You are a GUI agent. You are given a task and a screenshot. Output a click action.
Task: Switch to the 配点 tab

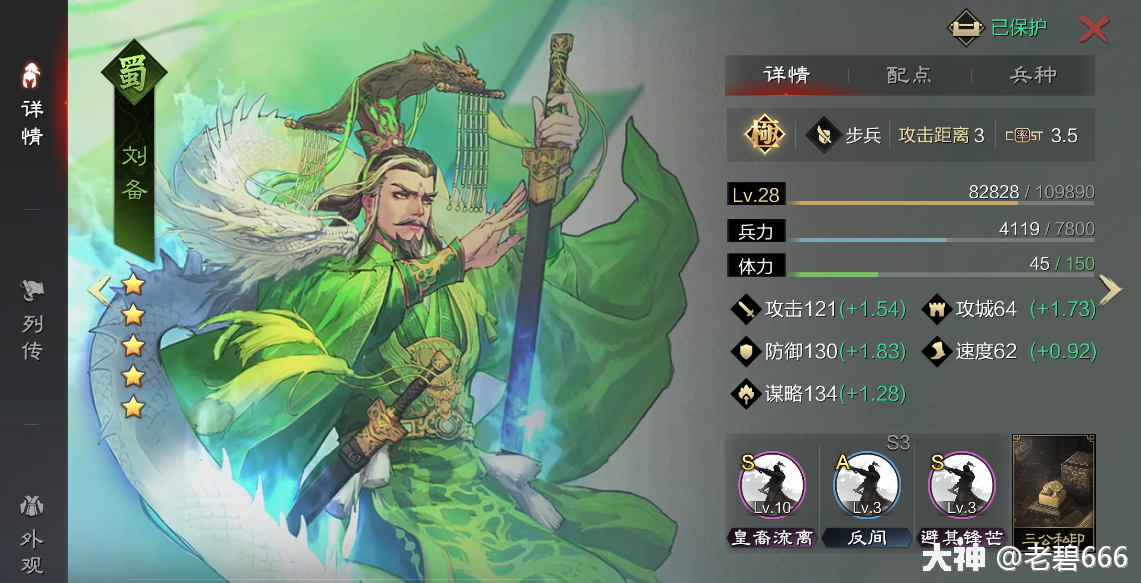pyautogui.click(x=909, y=75)
